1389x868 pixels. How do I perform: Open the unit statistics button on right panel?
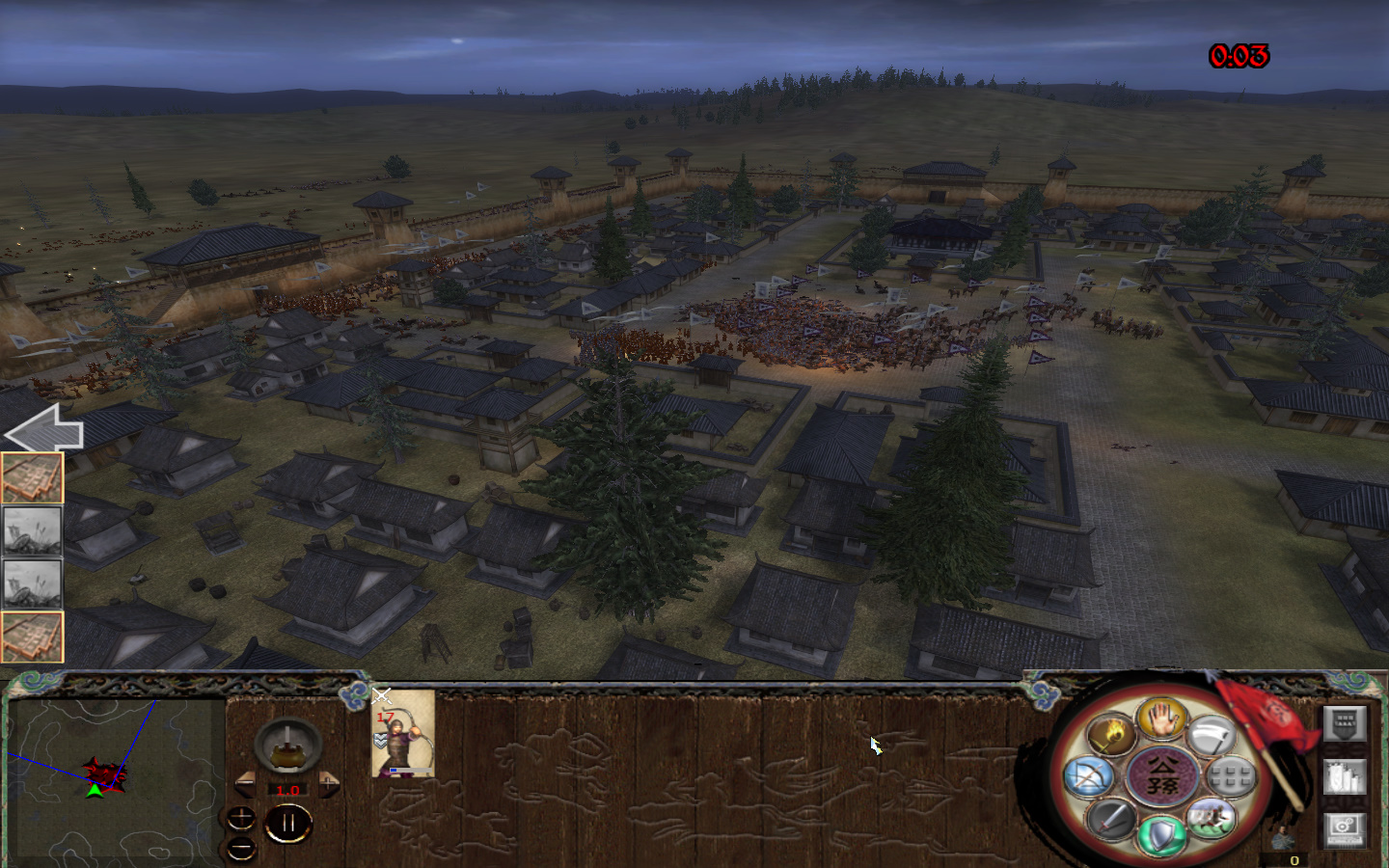[1346, 776]
